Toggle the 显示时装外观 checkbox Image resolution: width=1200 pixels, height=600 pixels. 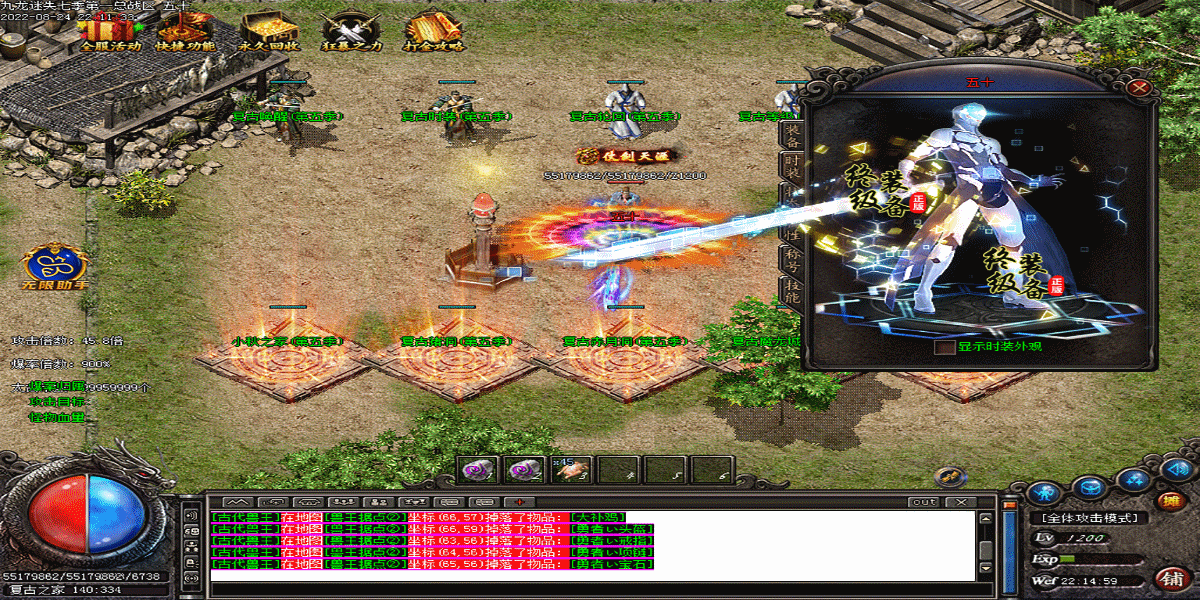(945, 348)
